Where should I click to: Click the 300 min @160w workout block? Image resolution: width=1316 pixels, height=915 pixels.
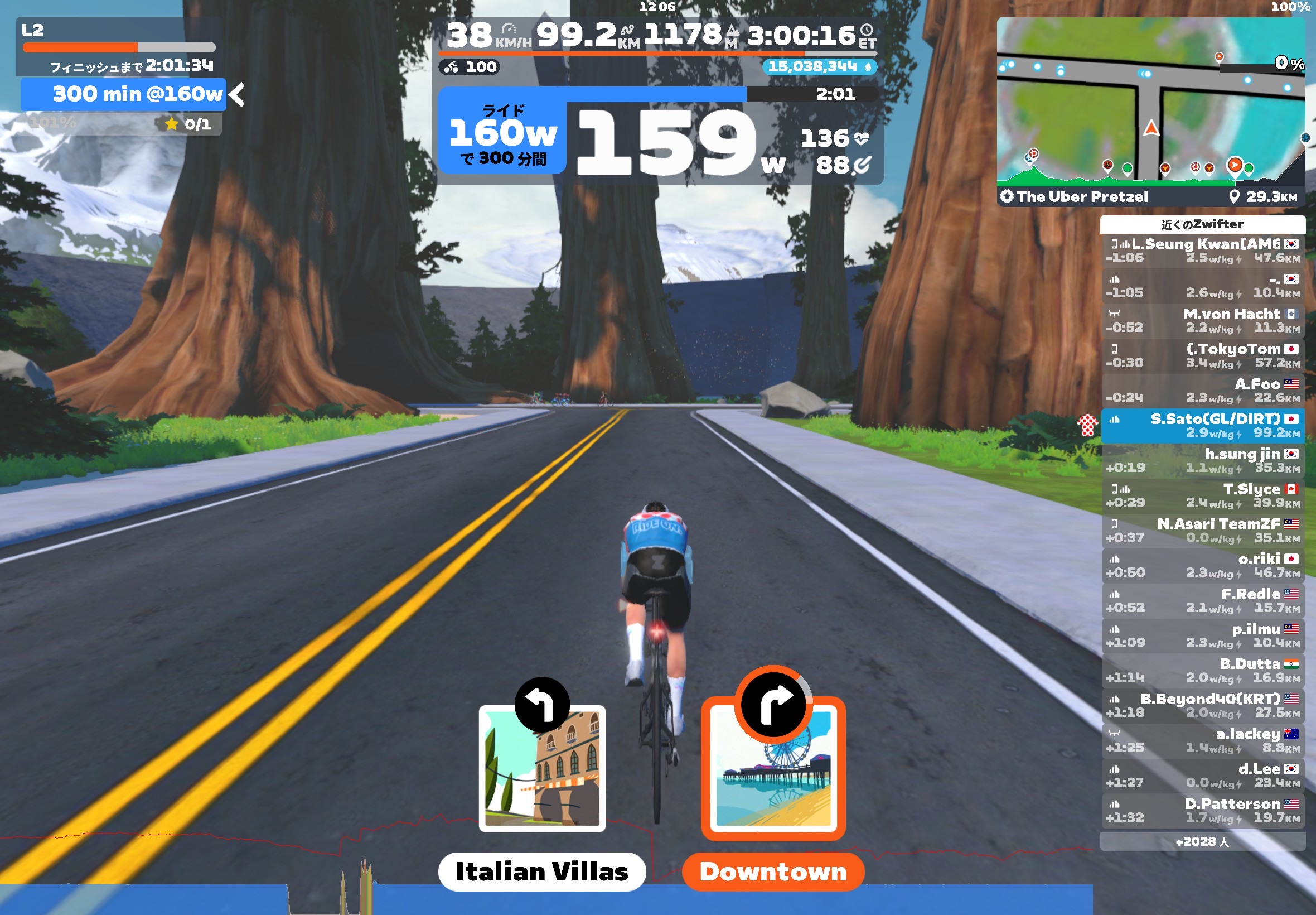(x=124, y=95)
